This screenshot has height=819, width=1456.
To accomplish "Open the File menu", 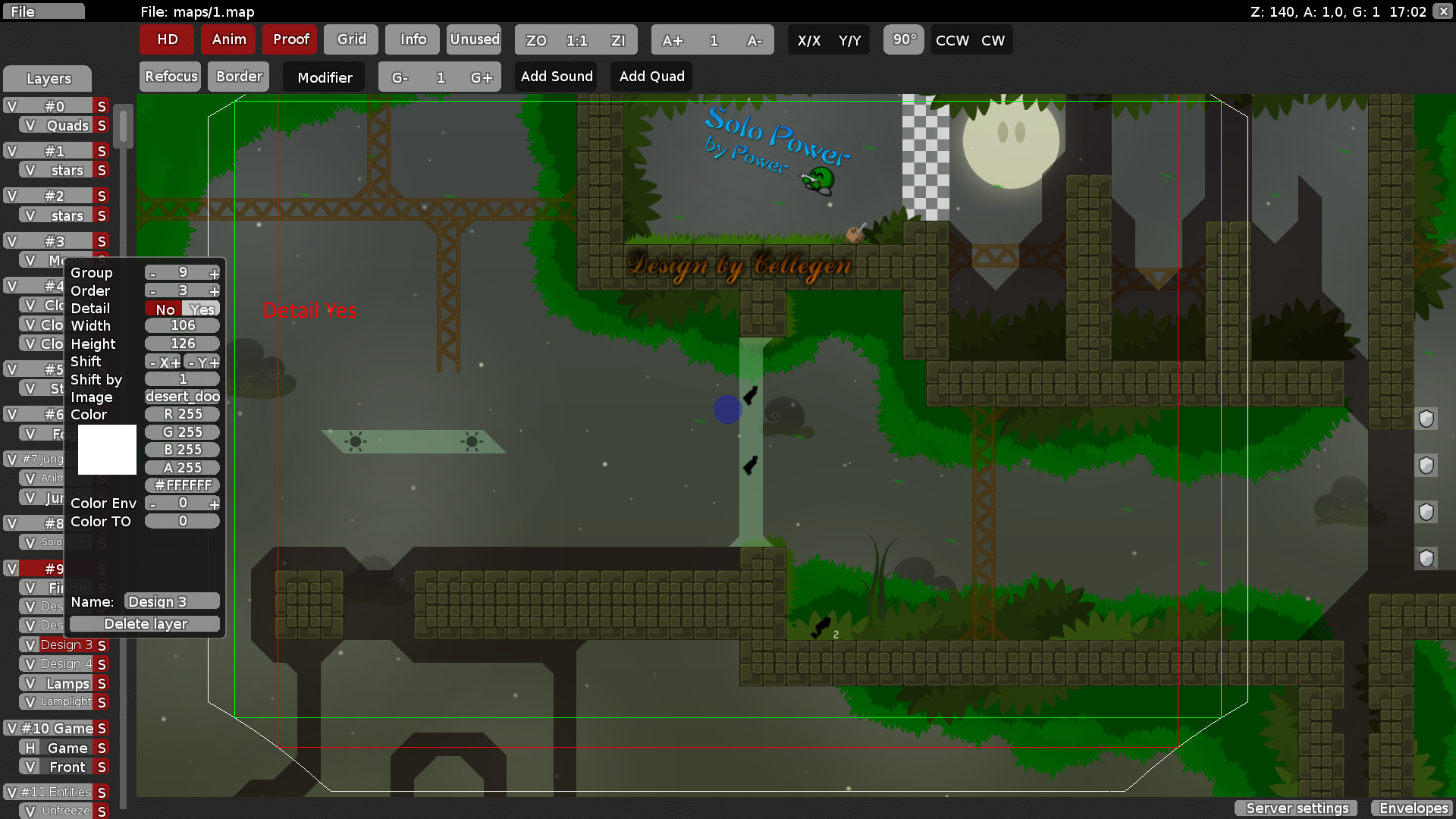I will click(x=43, y=11).
